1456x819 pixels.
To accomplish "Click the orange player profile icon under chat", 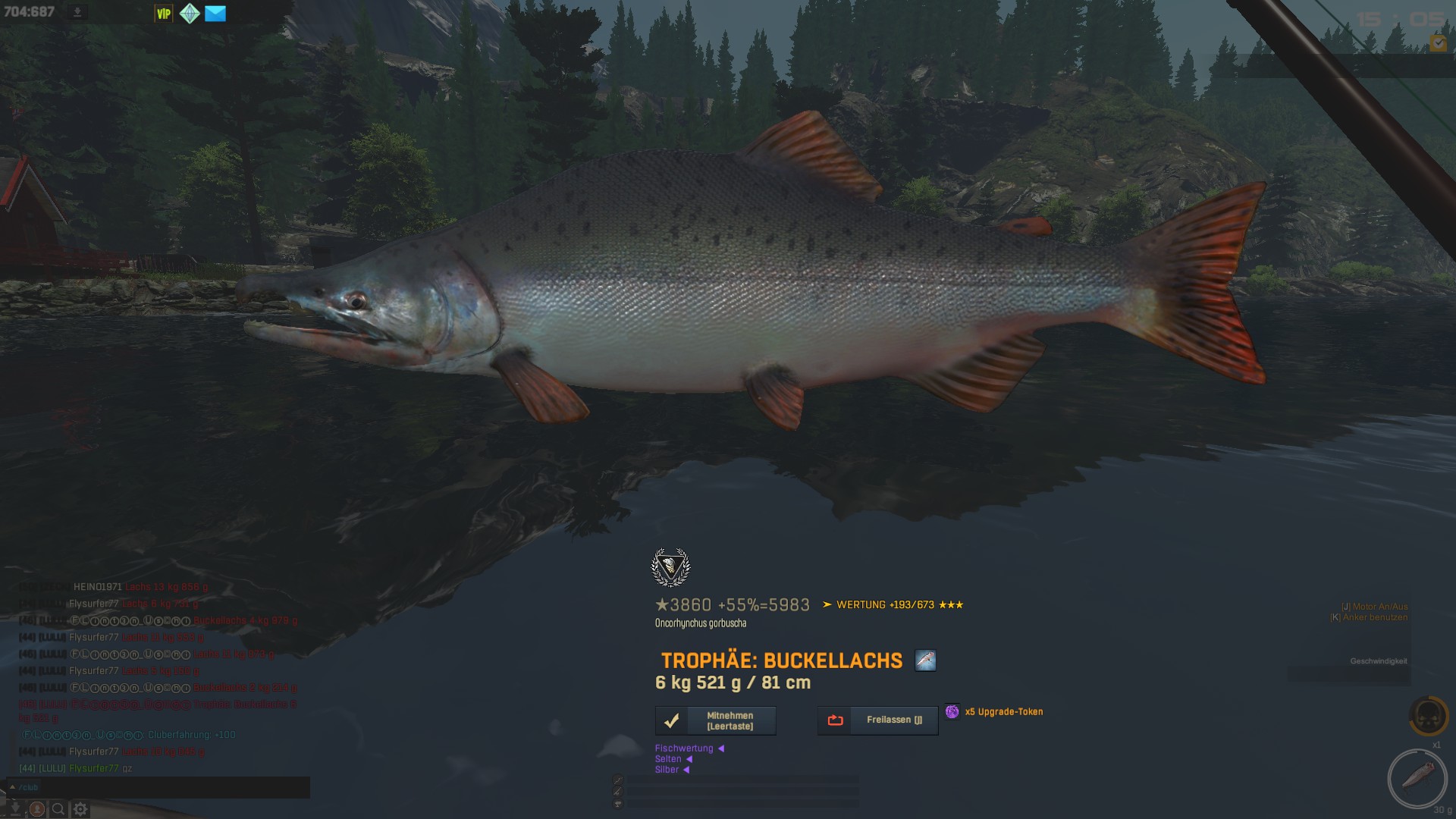I will point(36,809).
